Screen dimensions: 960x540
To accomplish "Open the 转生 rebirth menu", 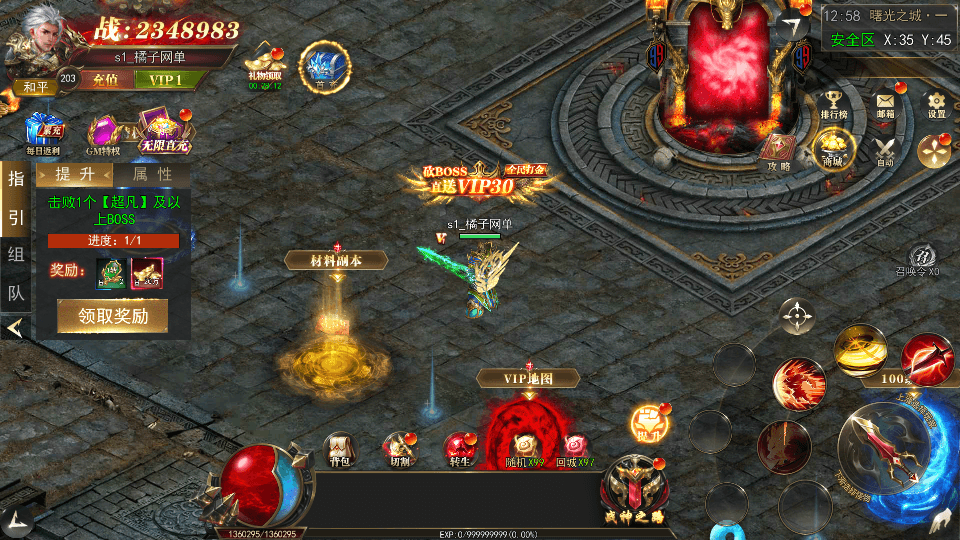I will [x=460, y=449].
